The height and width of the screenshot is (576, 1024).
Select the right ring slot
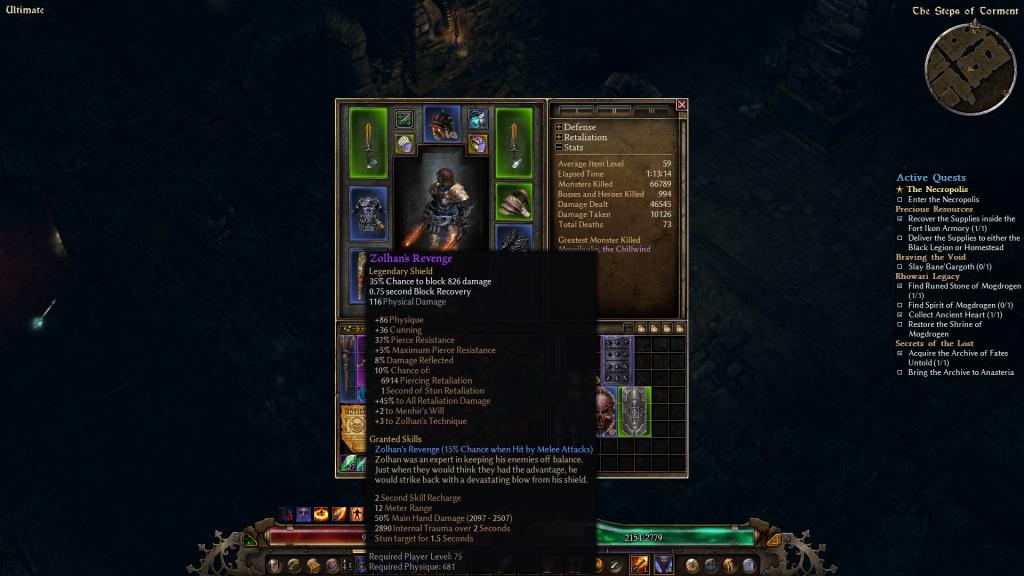tap(477, 143)
